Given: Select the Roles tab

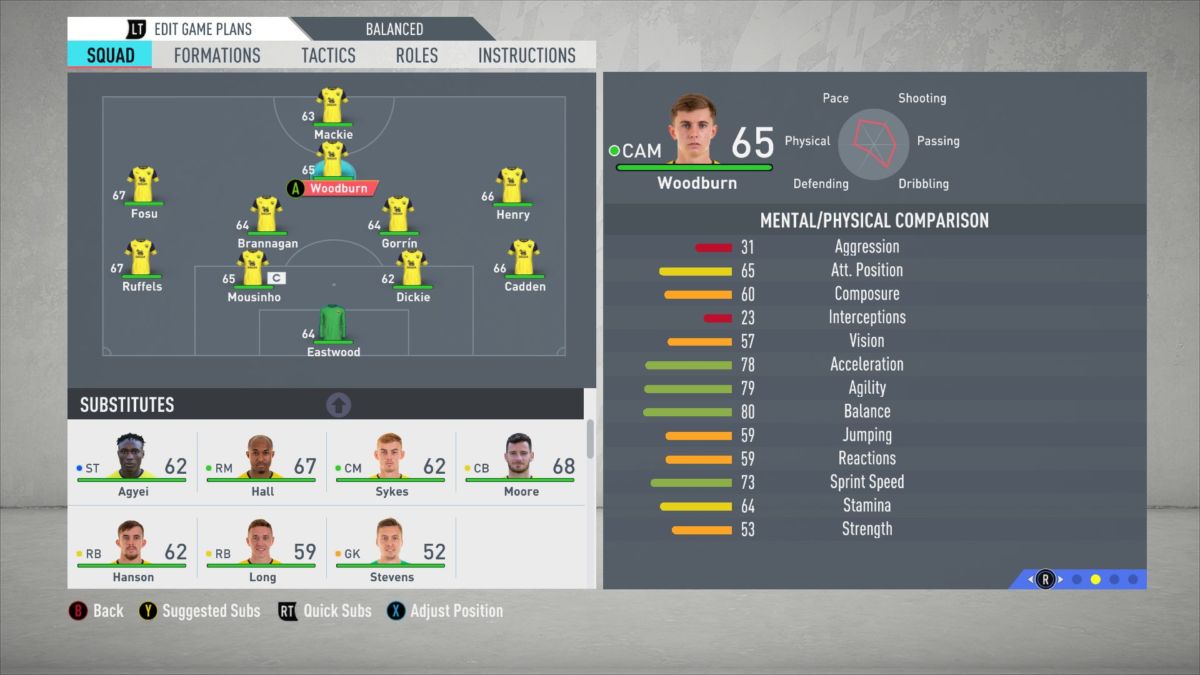Looking at the screenshot, I should click(x=416, y=56).
